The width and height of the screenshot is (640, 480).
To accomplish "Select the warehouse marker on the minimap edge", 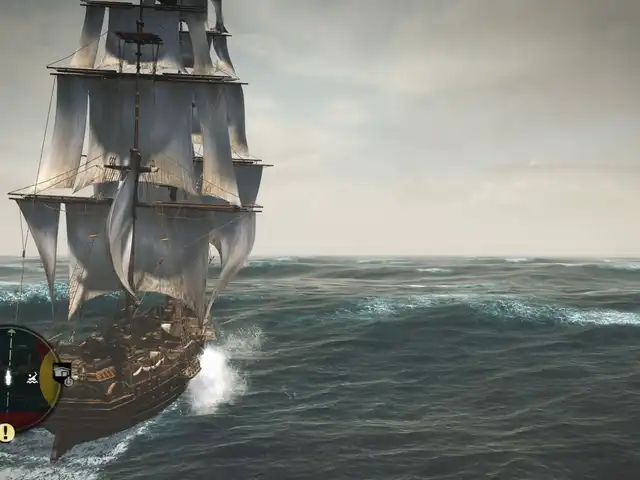I will 62,374.
